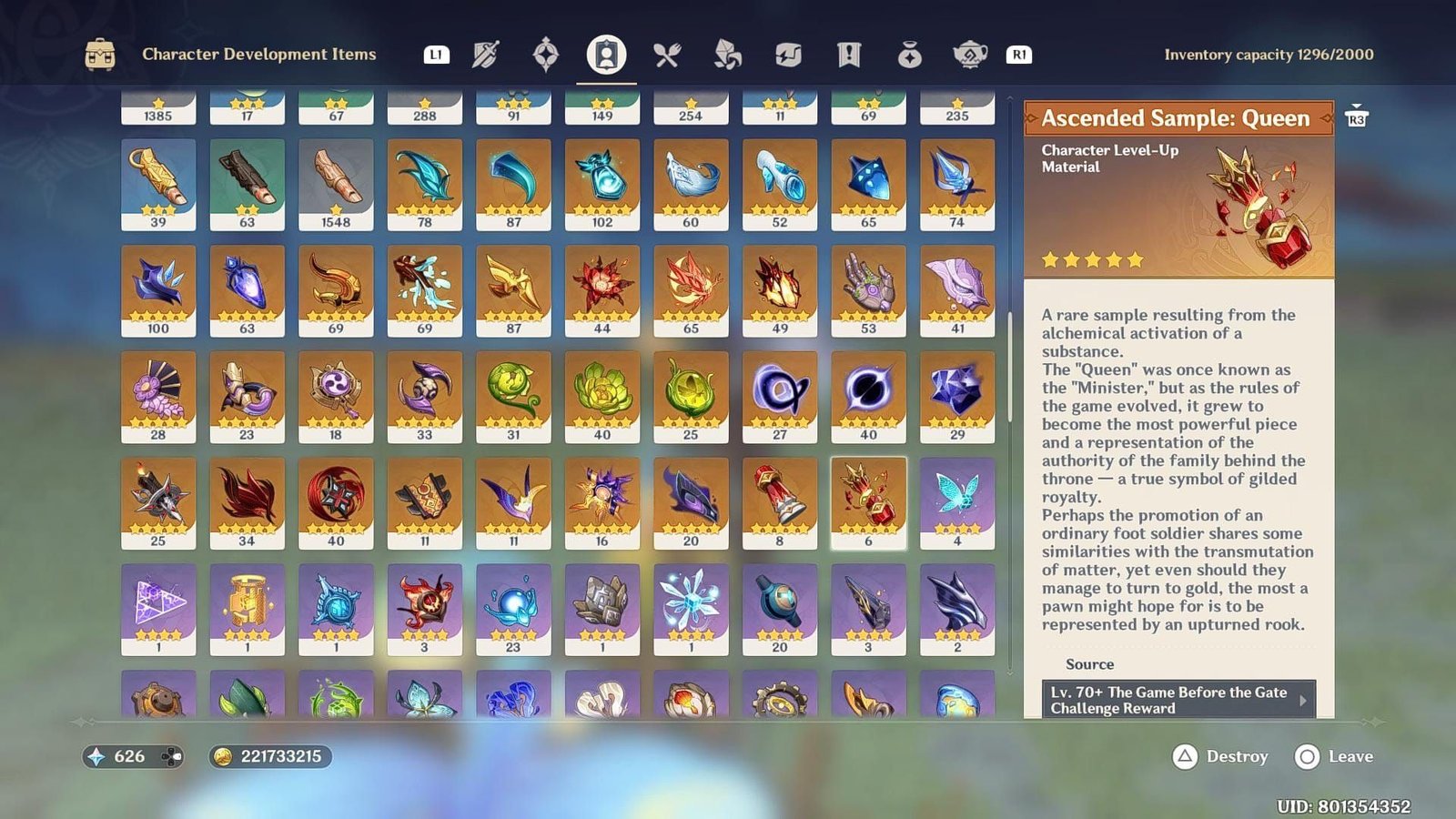Open Precious Items with the pouch icon

tap(907, 55)
